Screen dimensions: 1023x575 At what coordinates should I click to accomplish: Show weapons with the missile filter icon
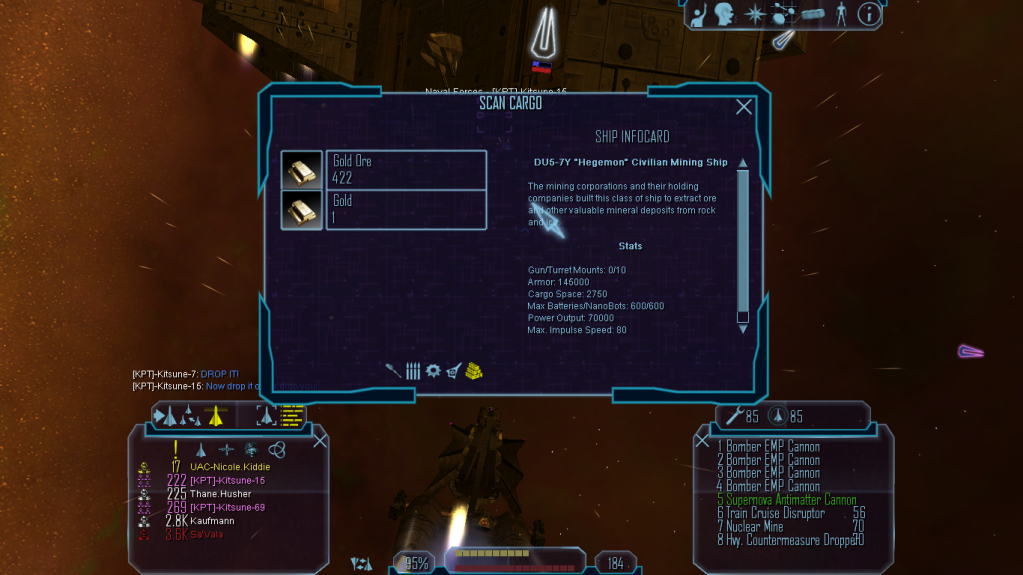click(394, 370)
